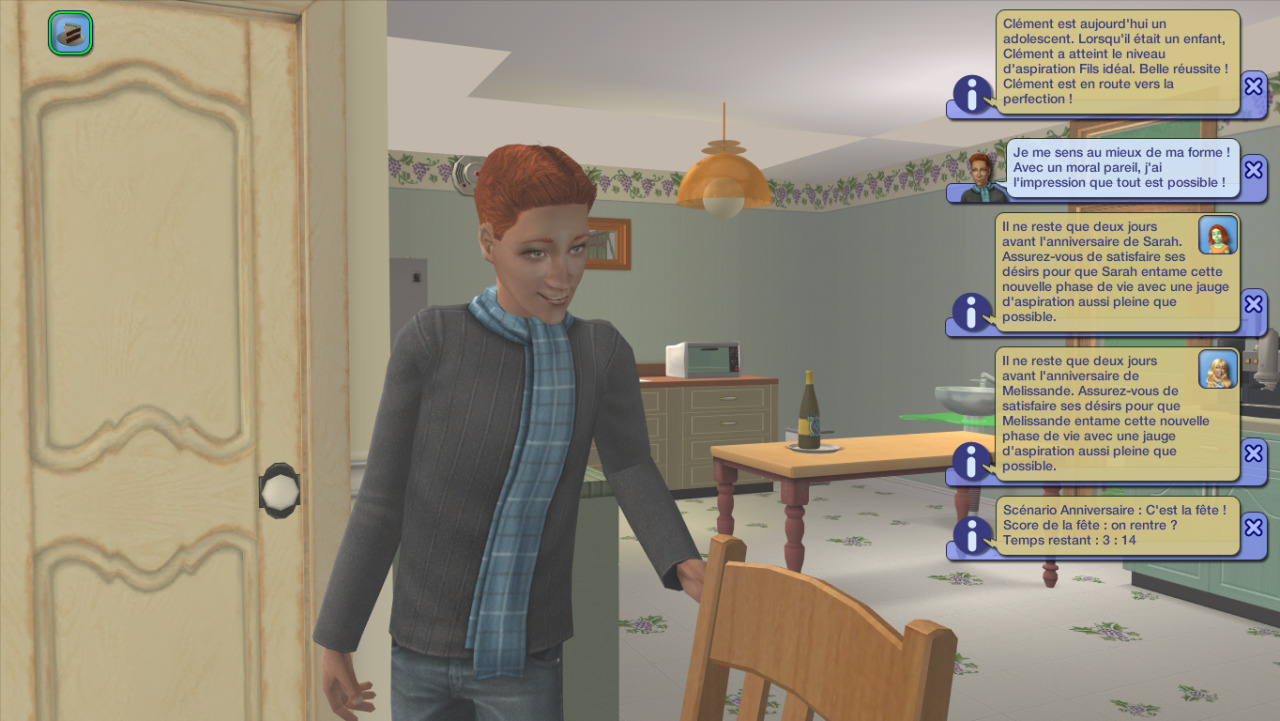Dismiss Melissande's birthday reminder notification
The height and width of the screenshot is (721, 1280).
[x=1253, y=453]
